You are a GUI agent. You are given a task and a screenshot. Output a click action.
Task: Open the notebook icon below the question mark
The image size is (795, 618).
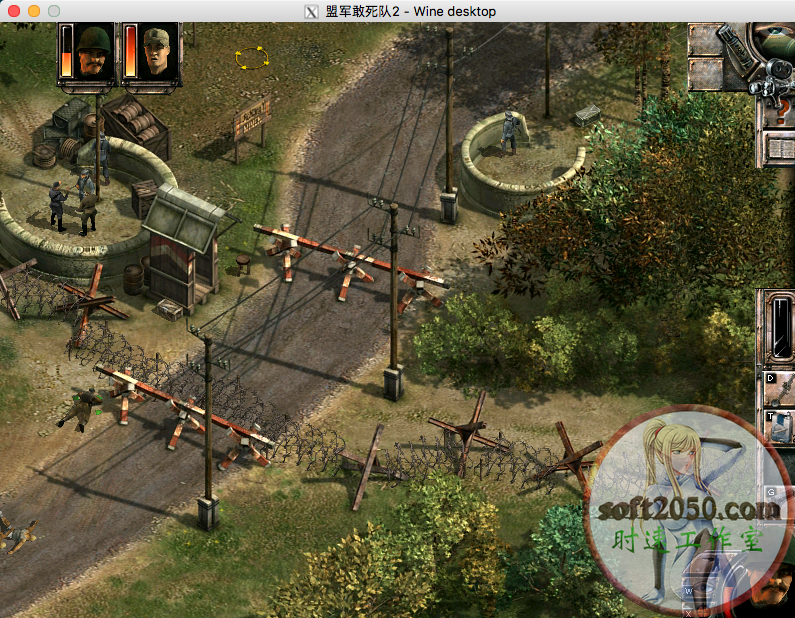(781, 148)
